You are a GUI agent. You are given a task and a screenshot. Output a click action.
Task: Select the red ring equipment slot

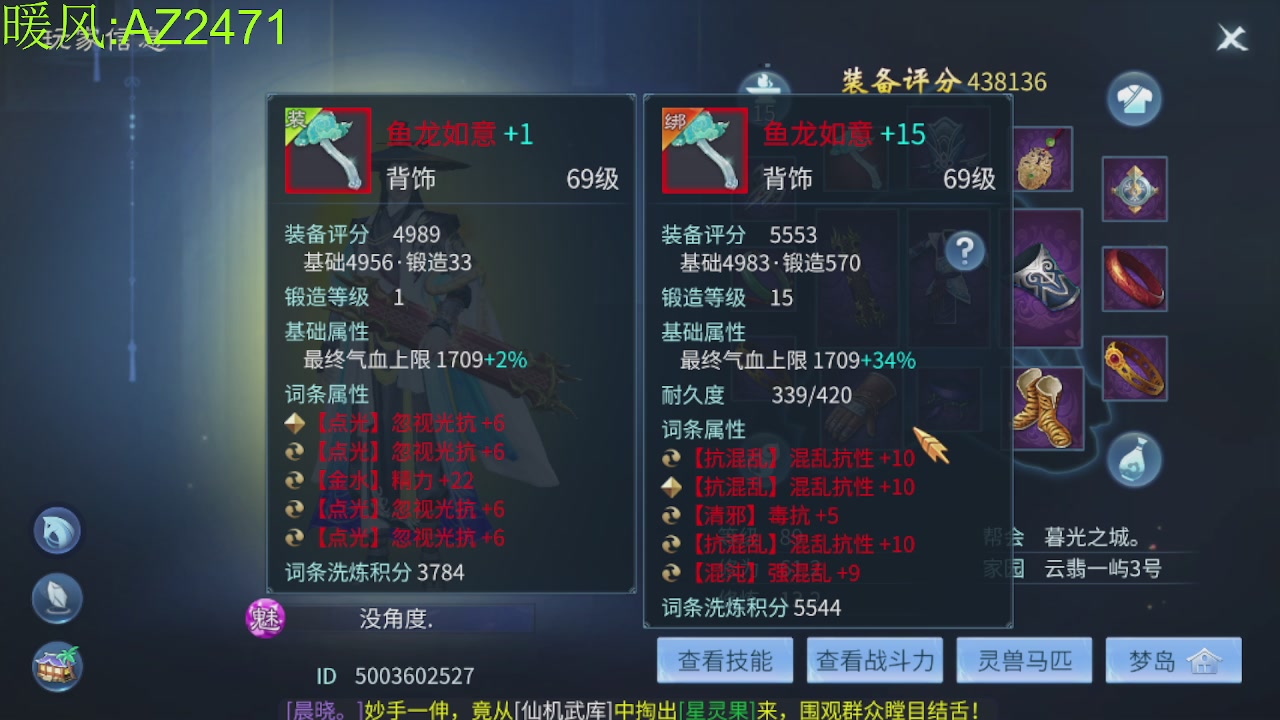point(1134,278)
